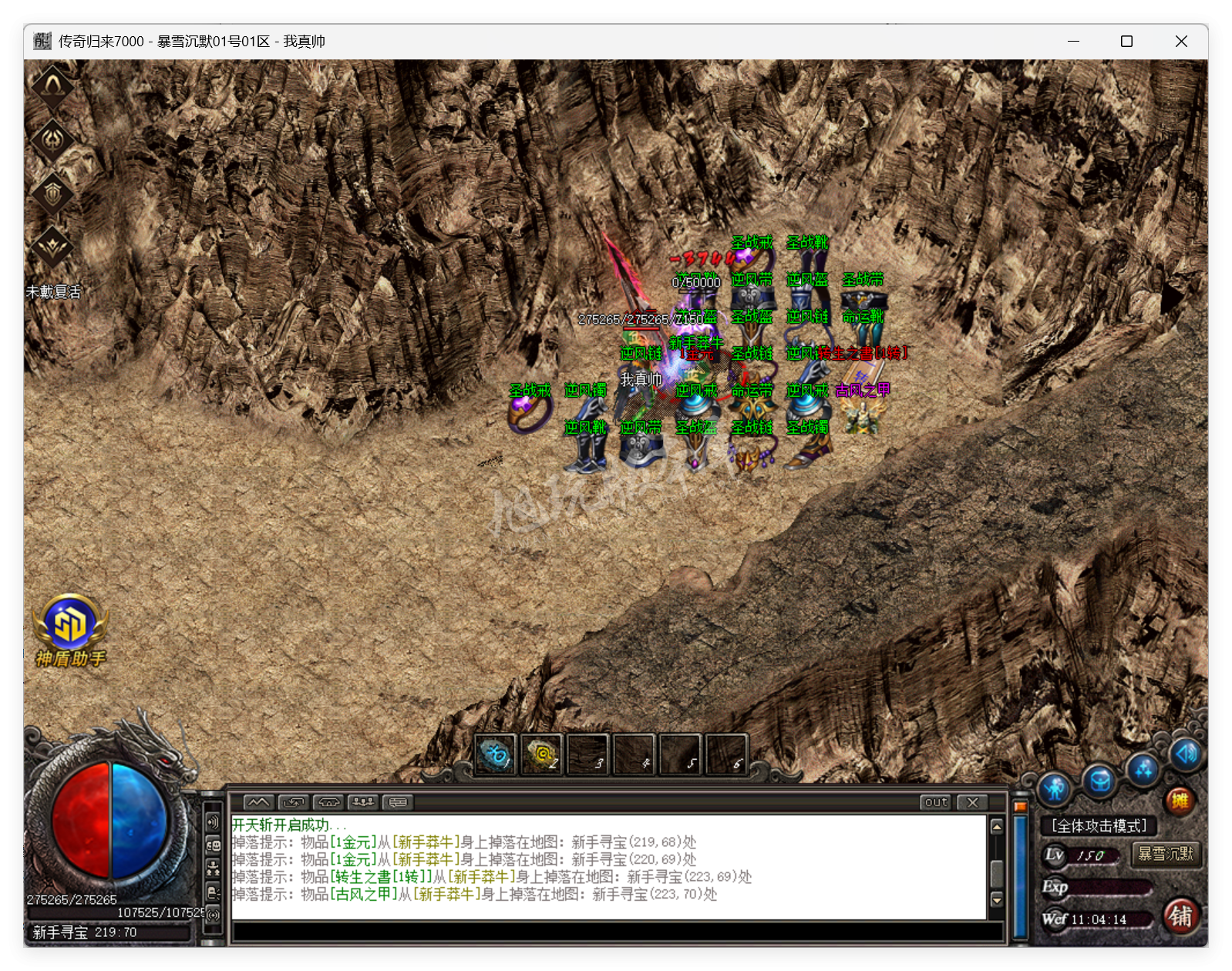The width and height of the screenshot is (1232, 971).
Task: Click the out button on the chat window
Action: 935,803
